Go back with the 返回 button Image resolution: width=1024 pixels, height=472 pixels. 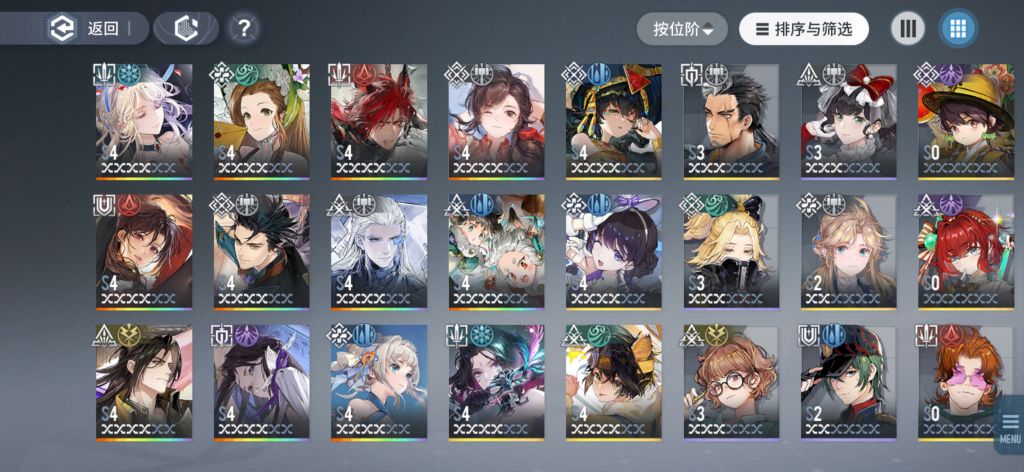click(88, 29)
